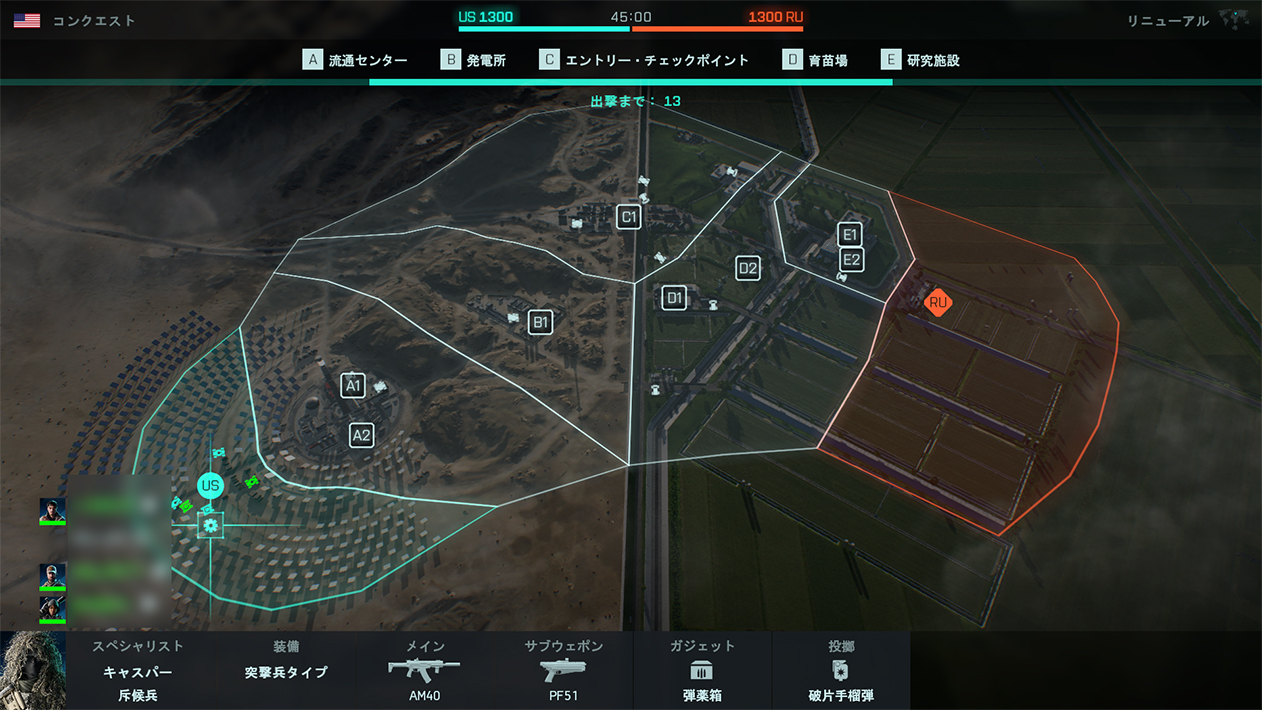Select the サブウェポン PF51 slot
The image size is (1262, 710).
click(x=563, y=670)
